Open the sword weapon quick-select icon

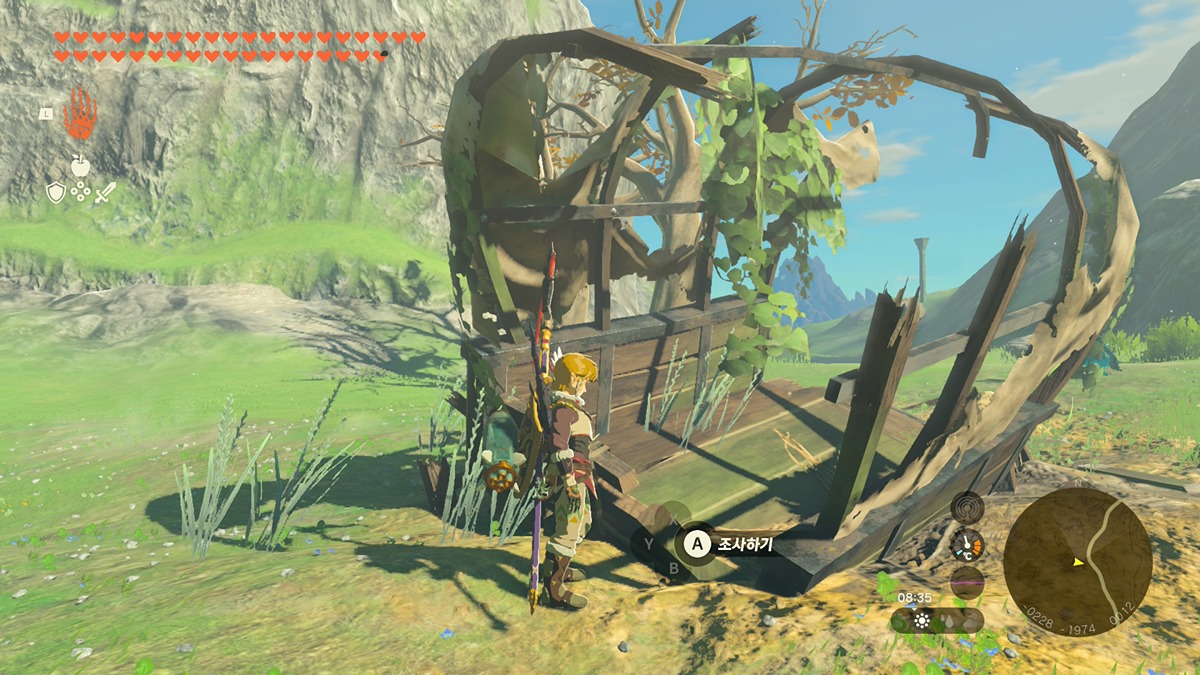[x=105, y=192]
